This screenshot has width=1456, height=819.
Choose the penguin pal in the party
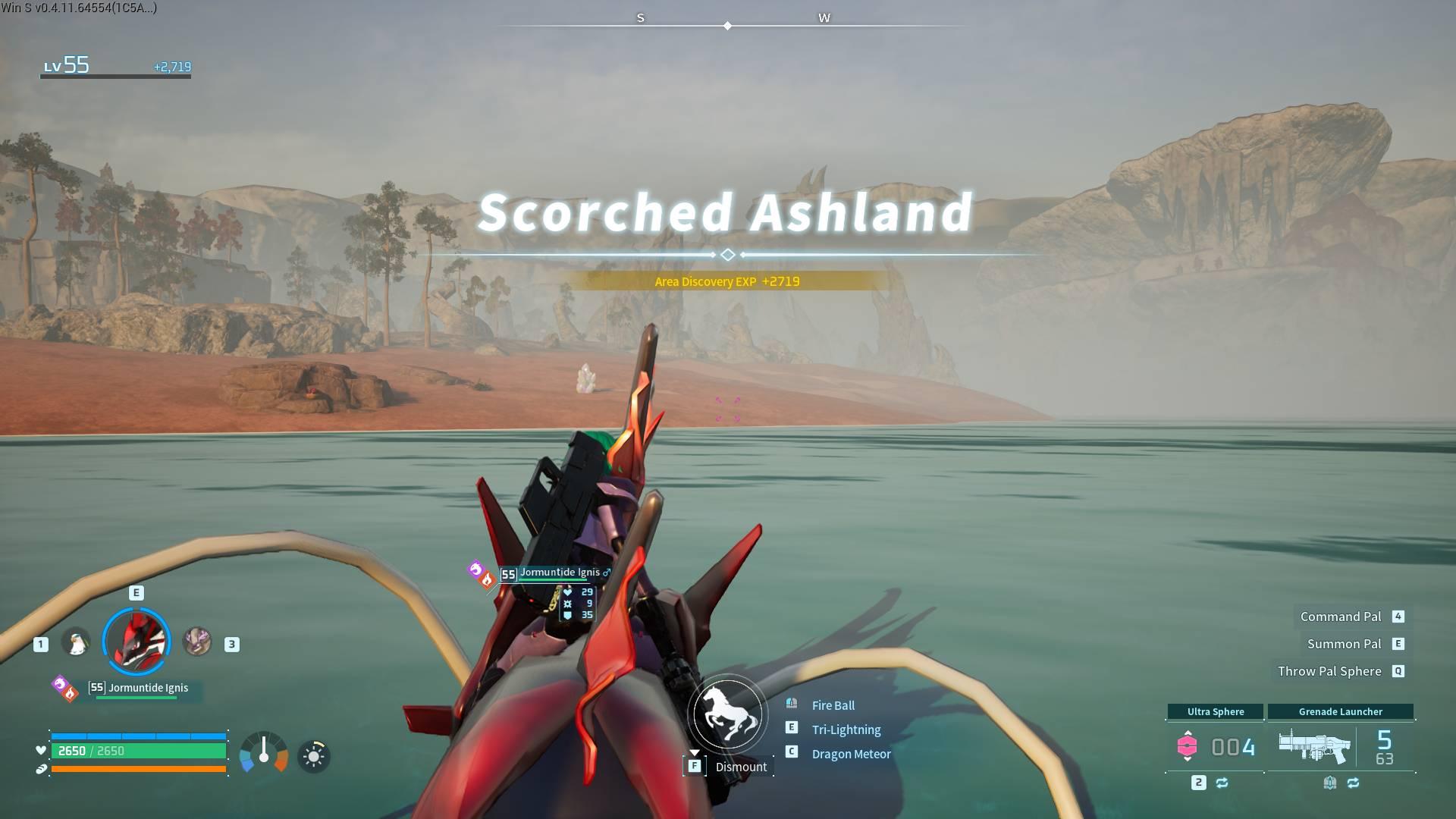click(x=76, y=644)
